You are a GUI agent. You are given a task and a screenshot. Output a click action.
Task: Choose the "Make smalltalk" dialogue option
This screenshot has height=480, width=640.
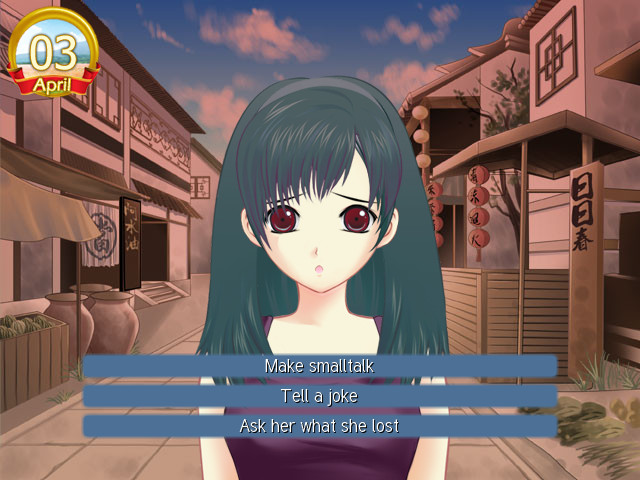click(319, 366)
